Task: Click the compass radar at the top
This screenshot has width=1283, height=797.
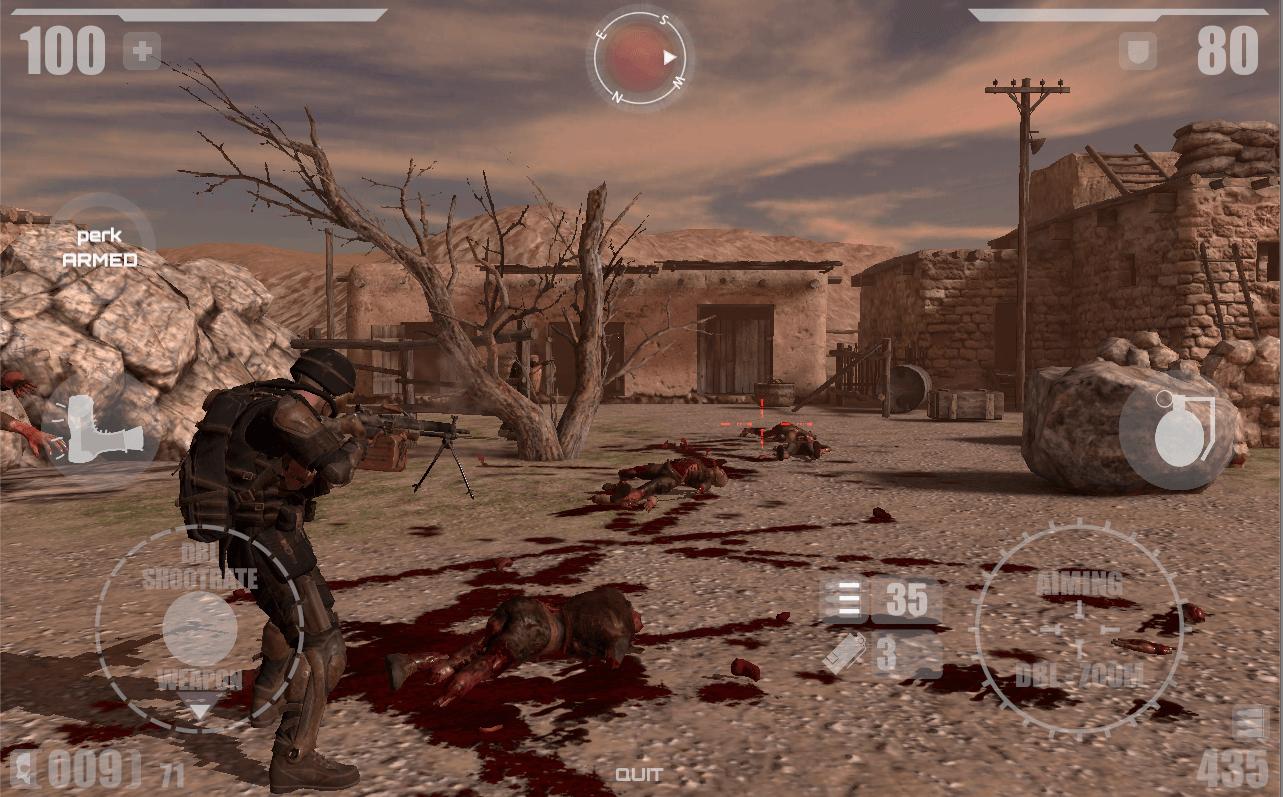Action: pyautogui.click(x=641, y=57)
